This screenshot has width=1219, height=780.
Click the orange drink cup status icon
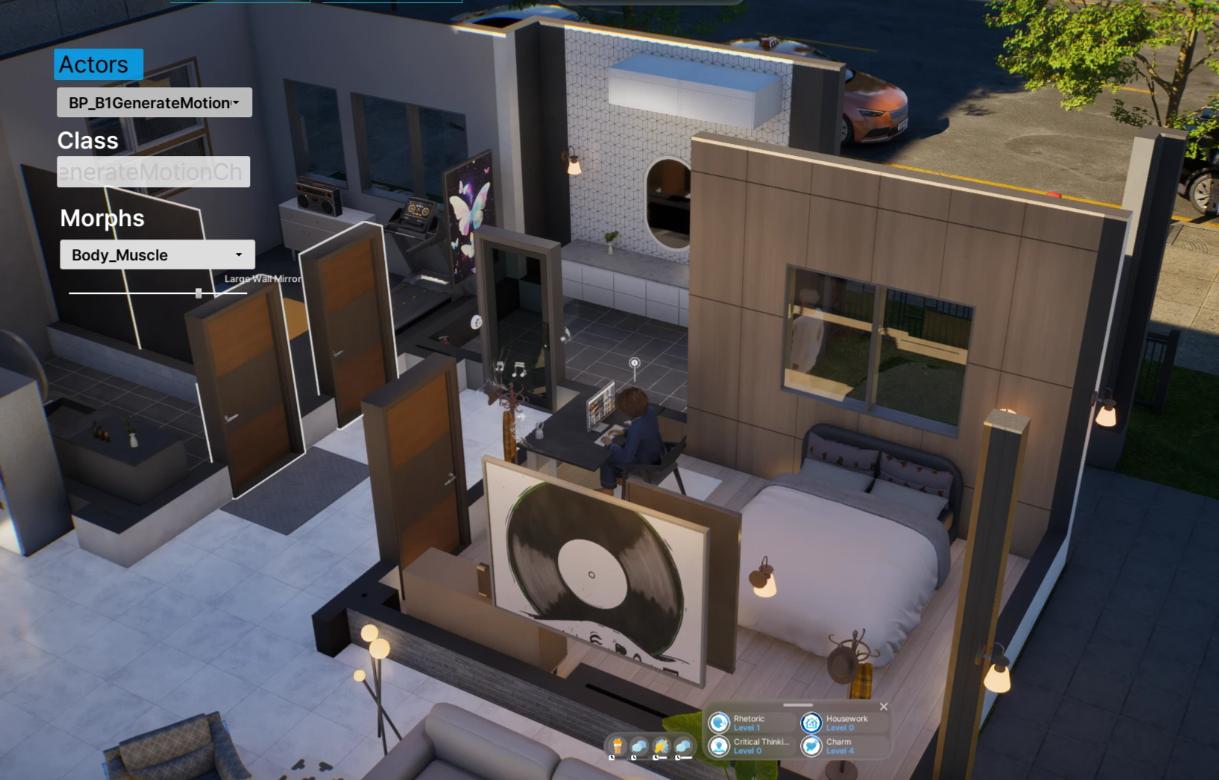(x=618, y=745)
